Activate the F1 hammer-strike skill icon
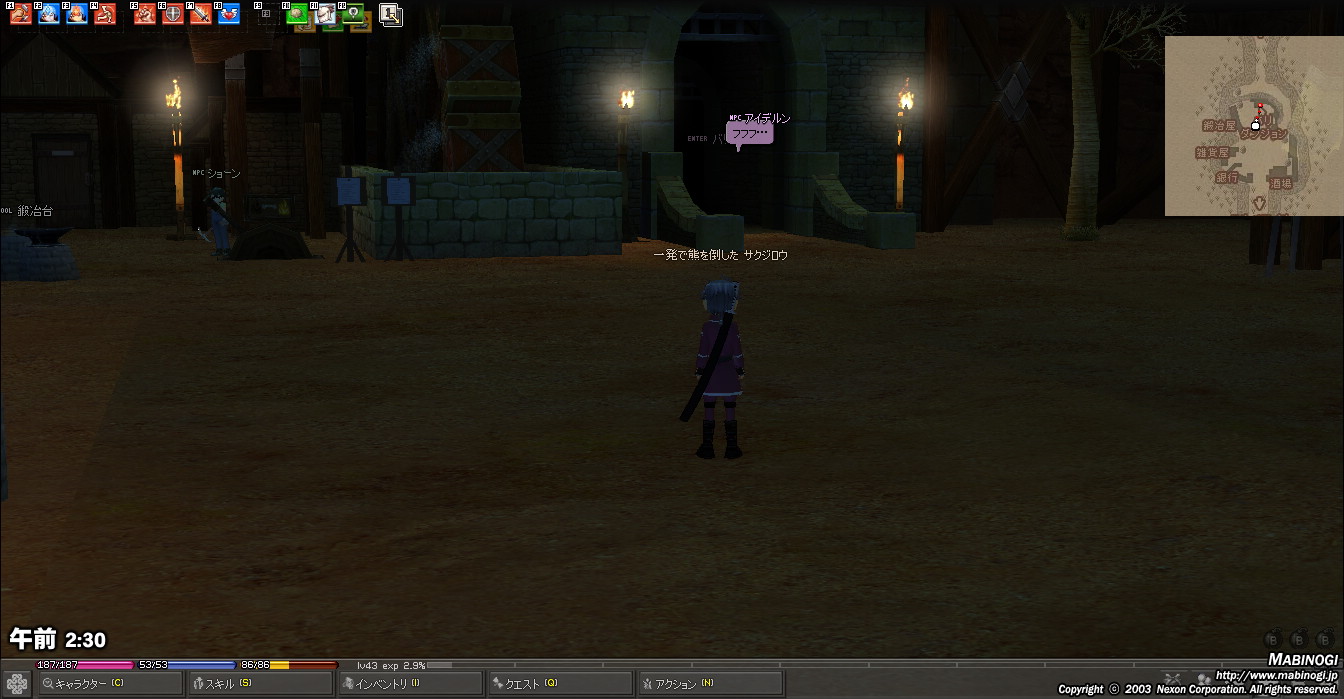This screenshot has width=1344, height=699. [x=21, y=14]
